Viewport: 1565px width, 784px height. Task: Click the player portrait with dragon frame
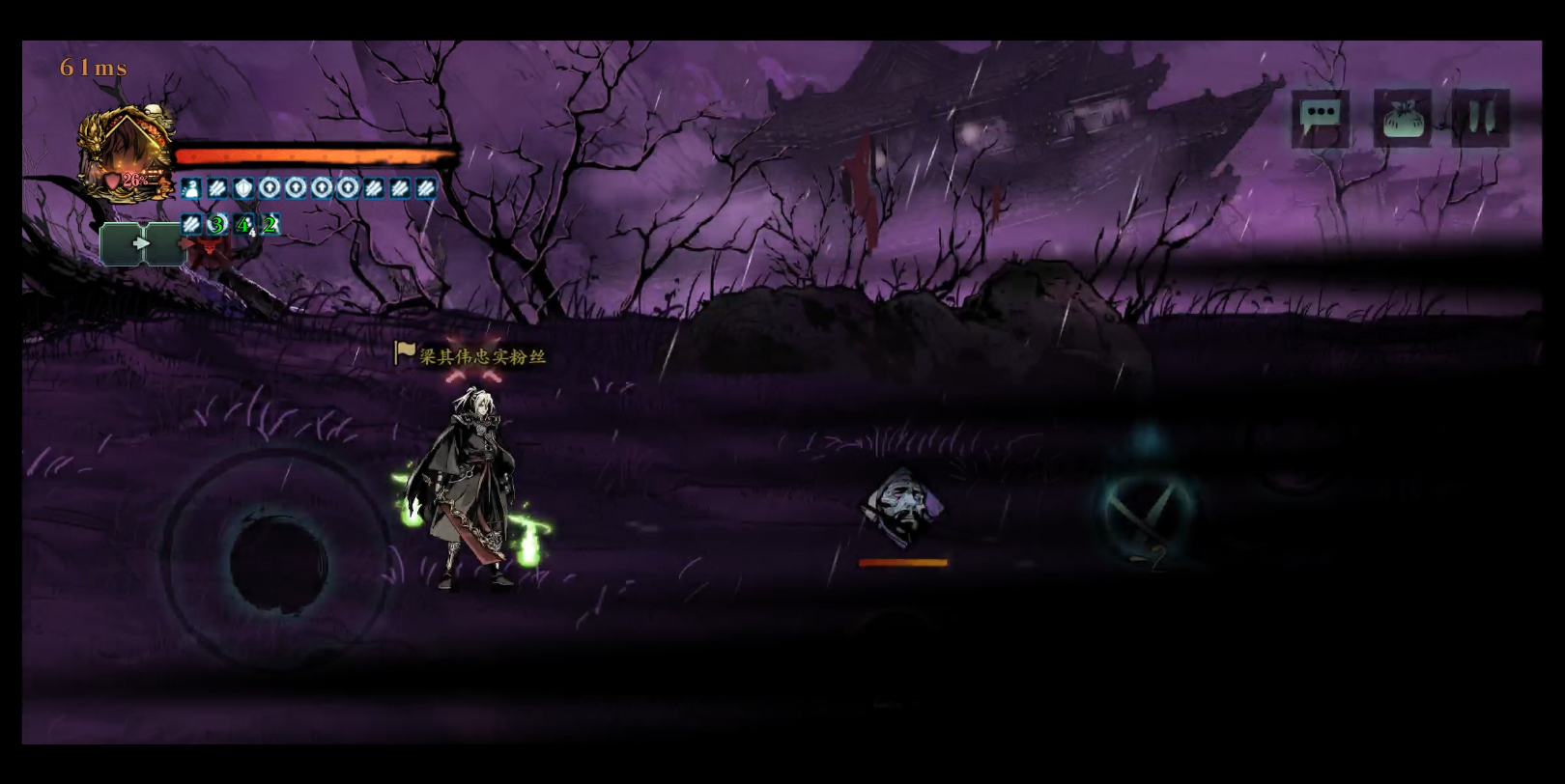(127, 154)
